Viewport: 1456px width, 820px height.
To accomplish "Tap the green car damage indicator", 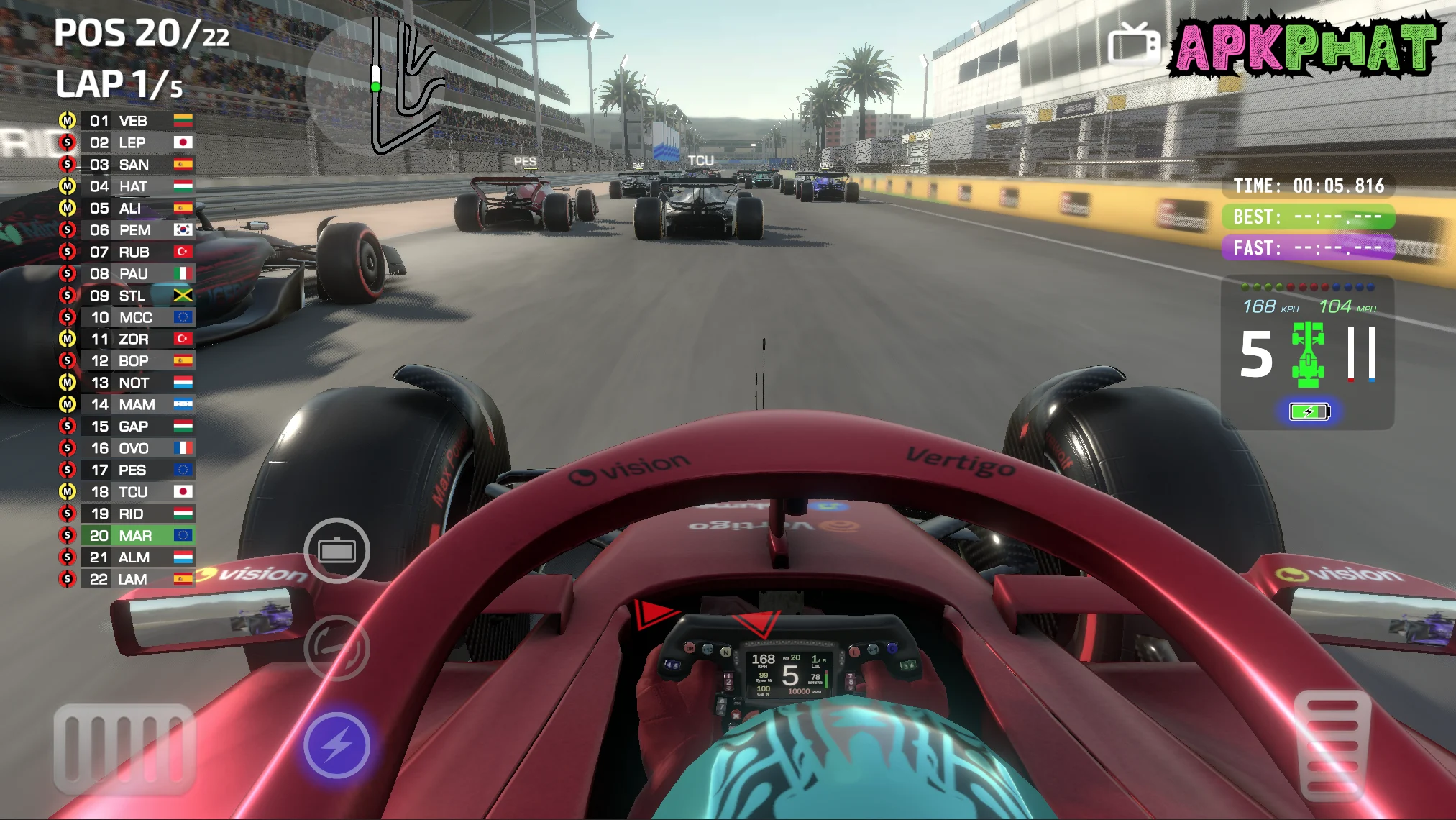I will (x=1308, y=354).
